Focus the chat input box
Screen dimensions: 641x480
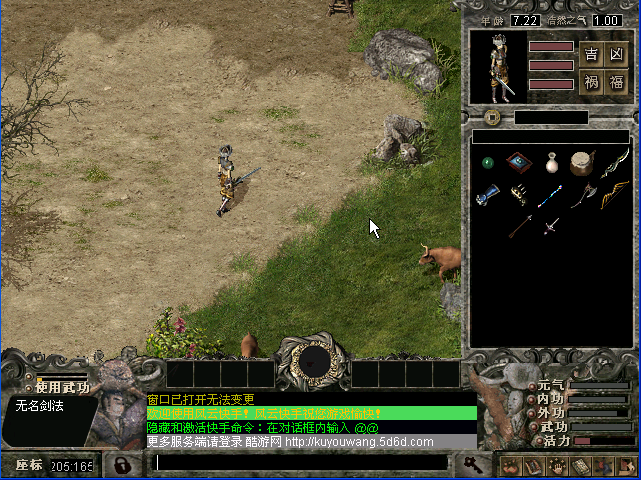(300, 463)
